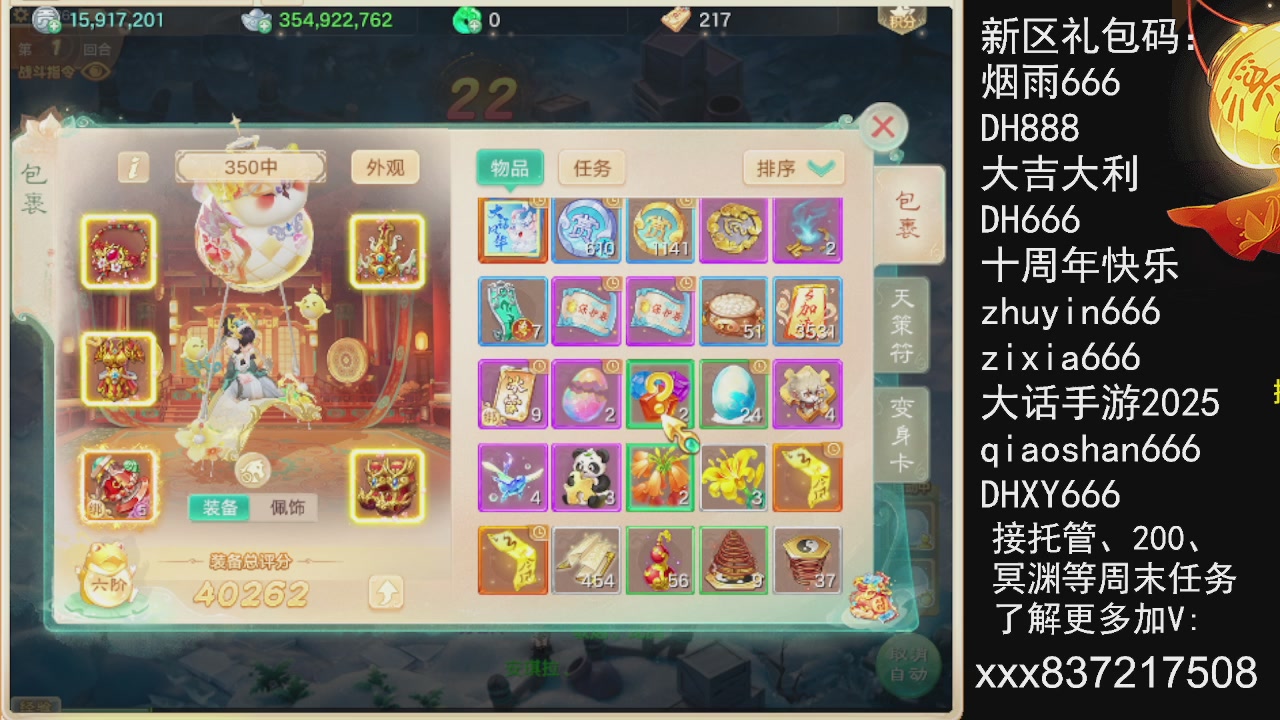This screenshot has height=720, width=1280.
Task: Select the incense coil item icon
Action: (x=734, y=560)
